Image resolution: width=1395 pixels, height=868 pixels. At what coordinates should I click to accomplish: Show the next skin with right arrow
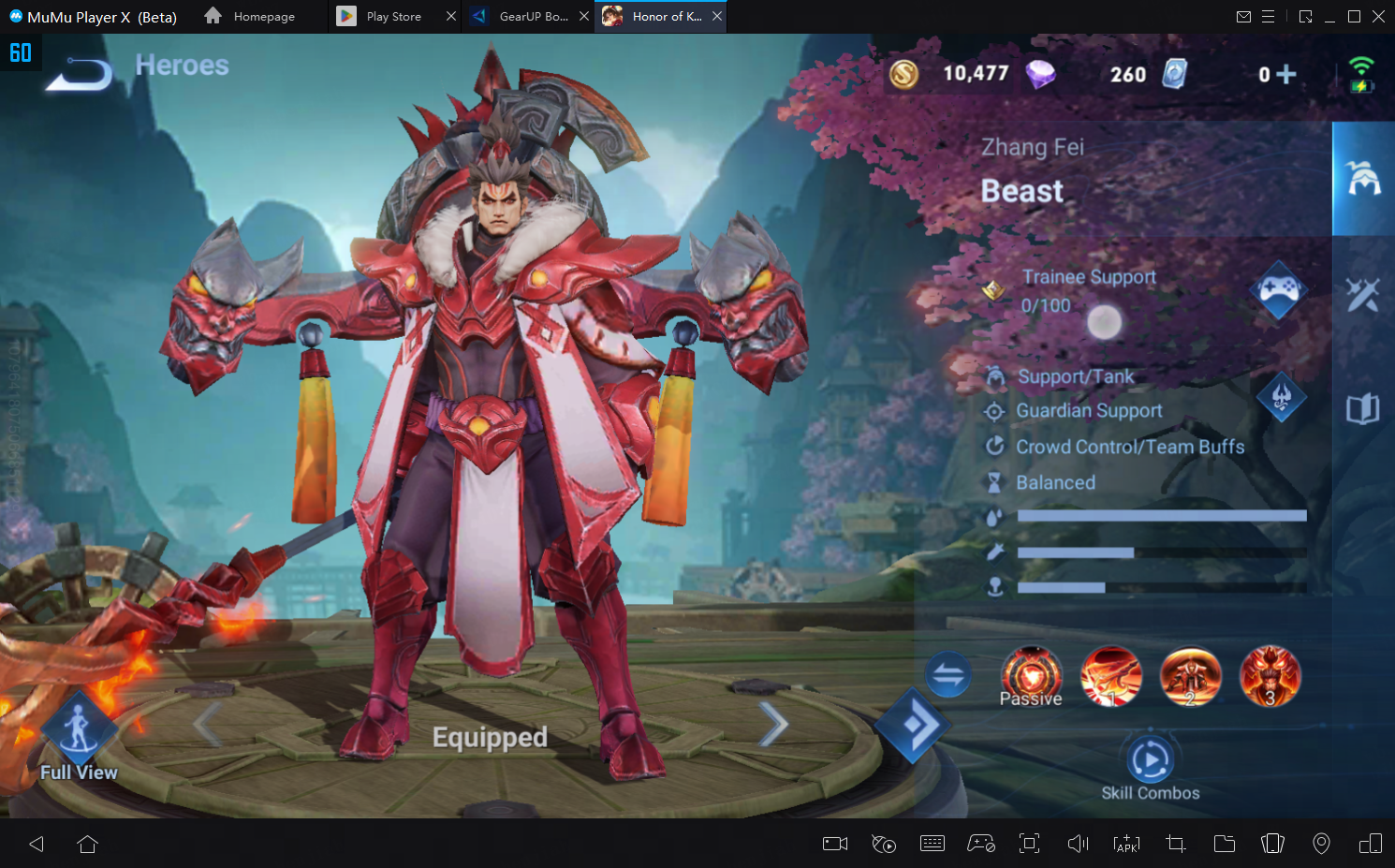(x=773, y=724)
